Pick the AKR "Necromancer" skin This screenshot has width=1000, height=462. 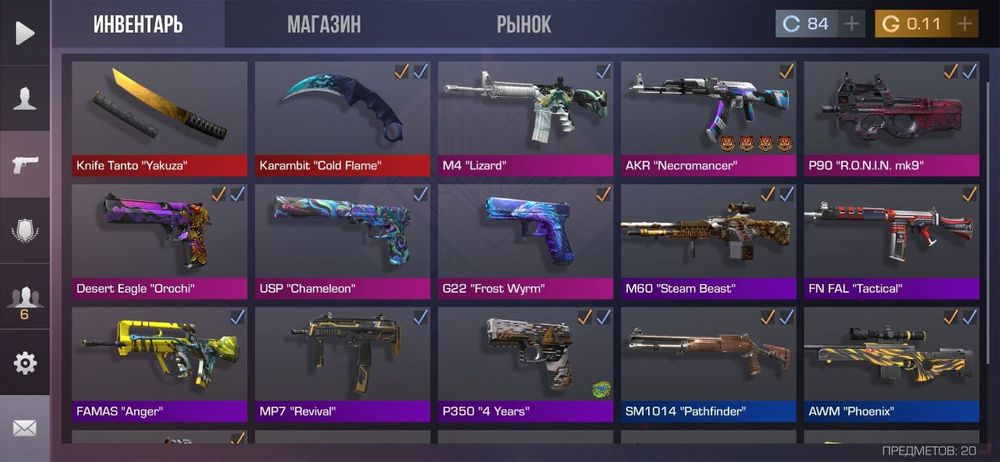(709, 118)
